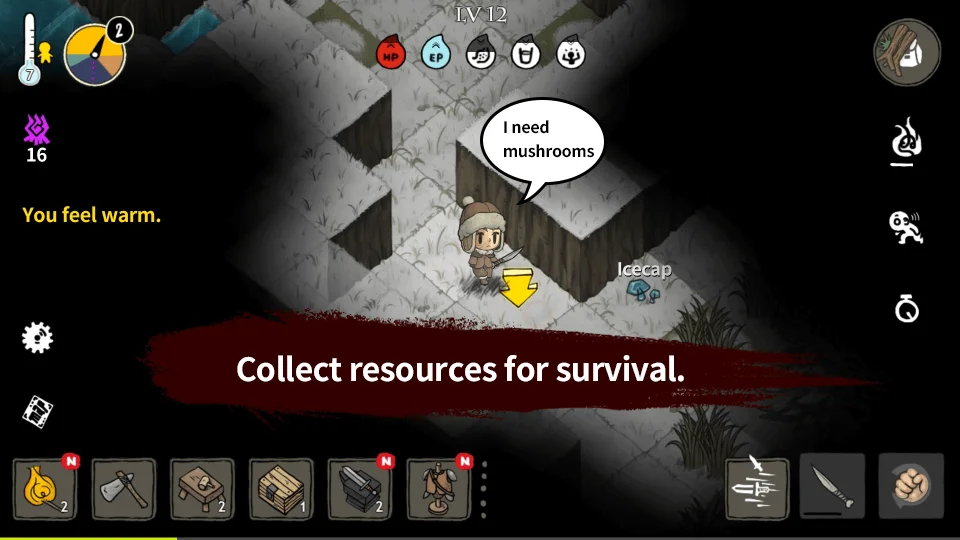
Task: Pick the wooden storage chest slot
Action: (x=280, y=489)
